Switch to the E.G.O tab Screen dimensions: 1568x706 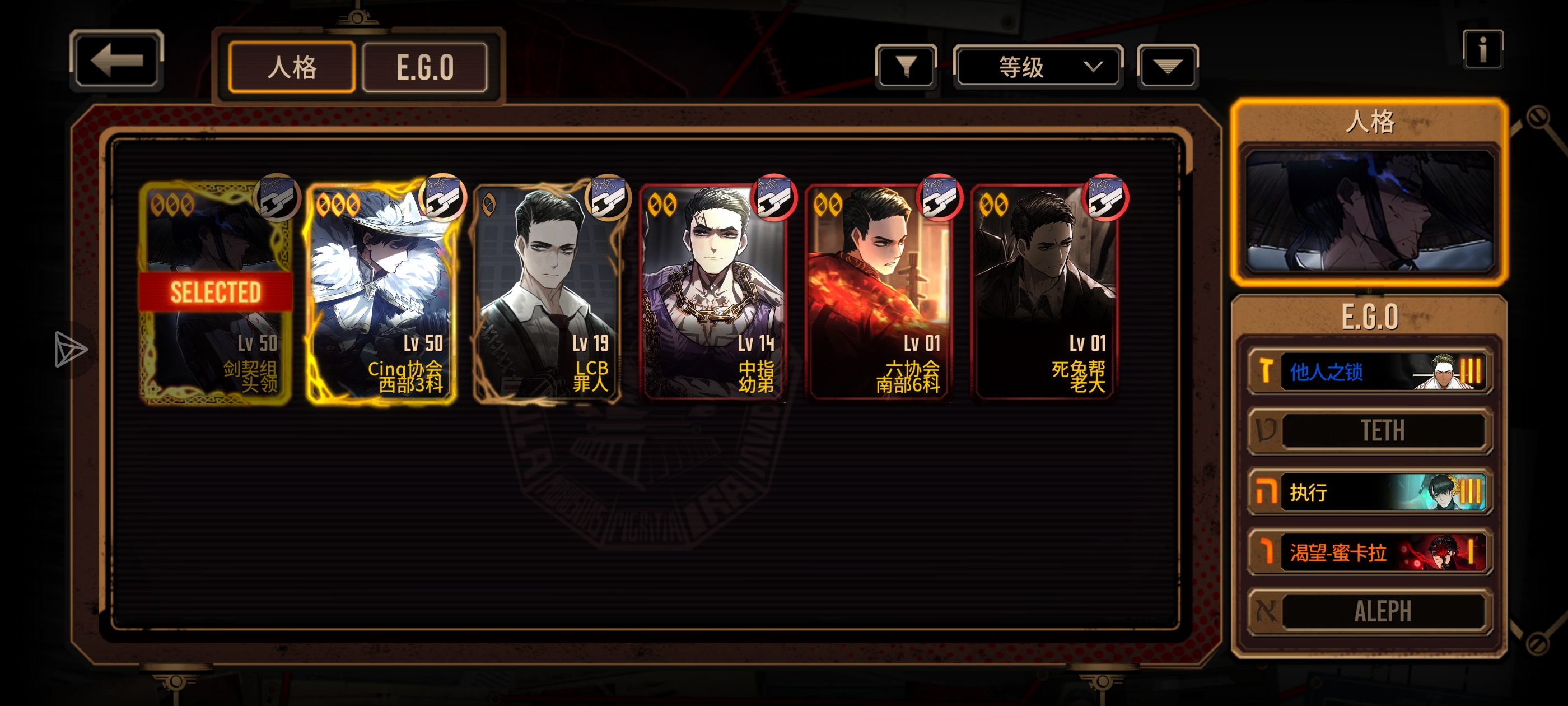(x=425, y=67)
